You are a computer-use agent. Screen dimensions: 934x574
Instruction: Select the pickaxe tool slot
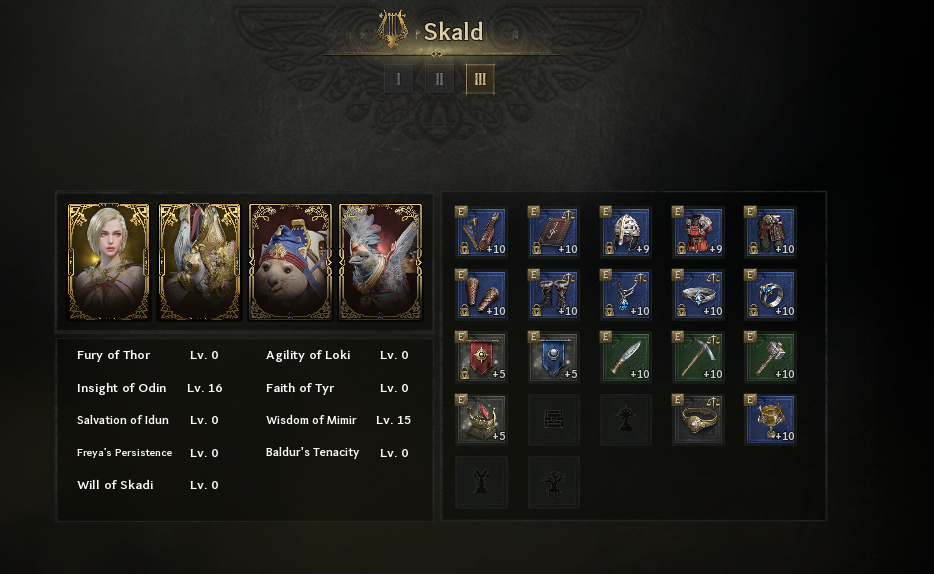(698, 358)
